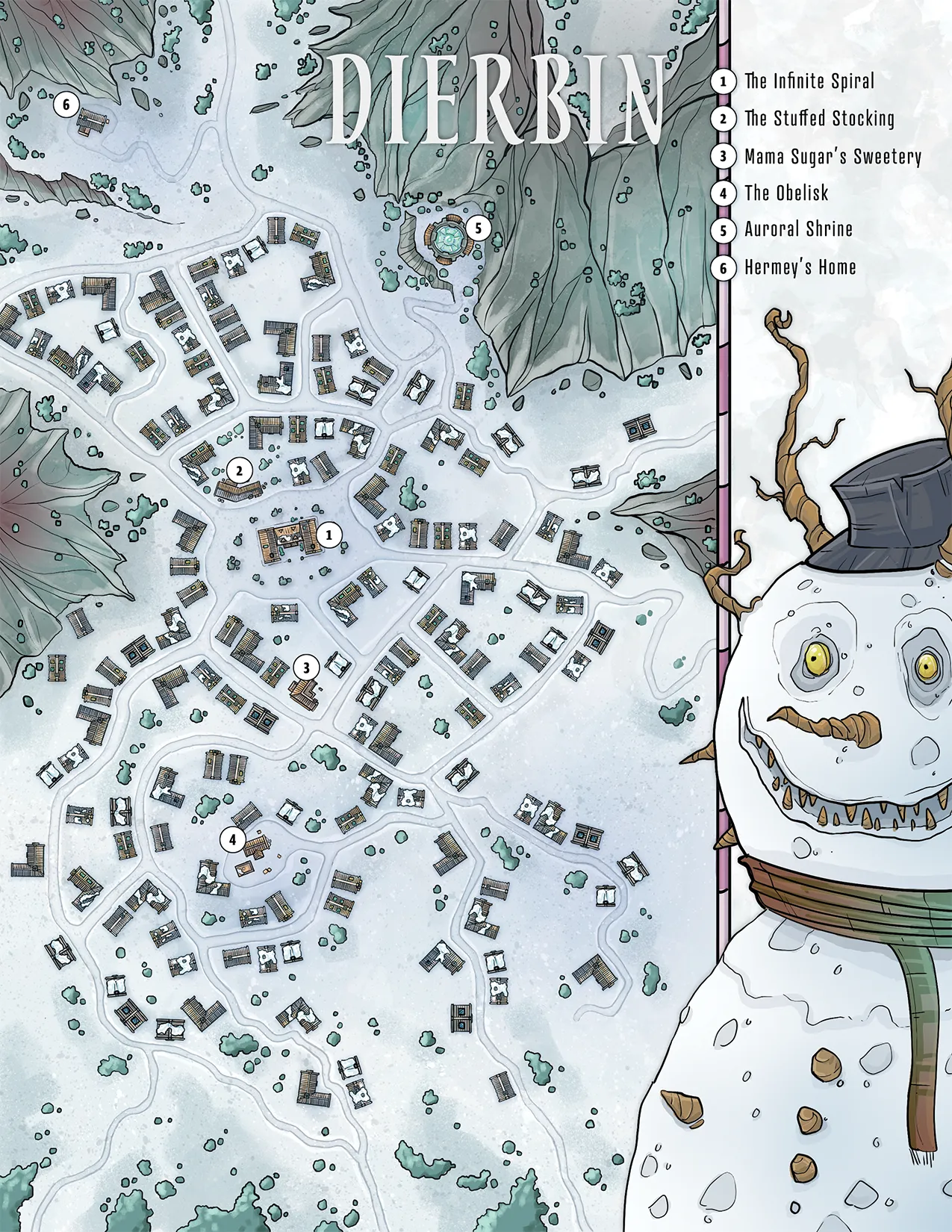Open Mama Sugar's Sweetery legend entry
This screenshot has width=952, height=1232.
[833, 156]
